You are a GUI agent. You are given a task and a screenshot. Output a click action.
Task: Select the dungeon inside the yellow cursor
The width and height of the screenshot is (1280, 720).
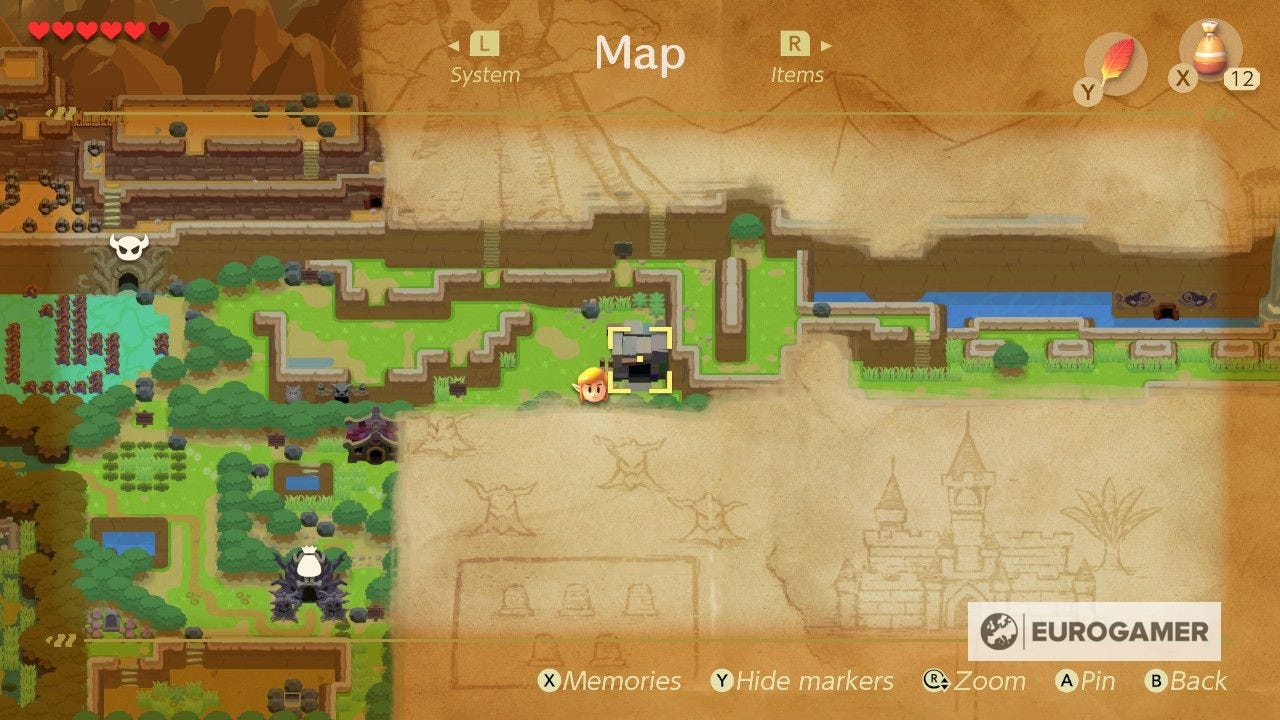(x=642, y=360)
